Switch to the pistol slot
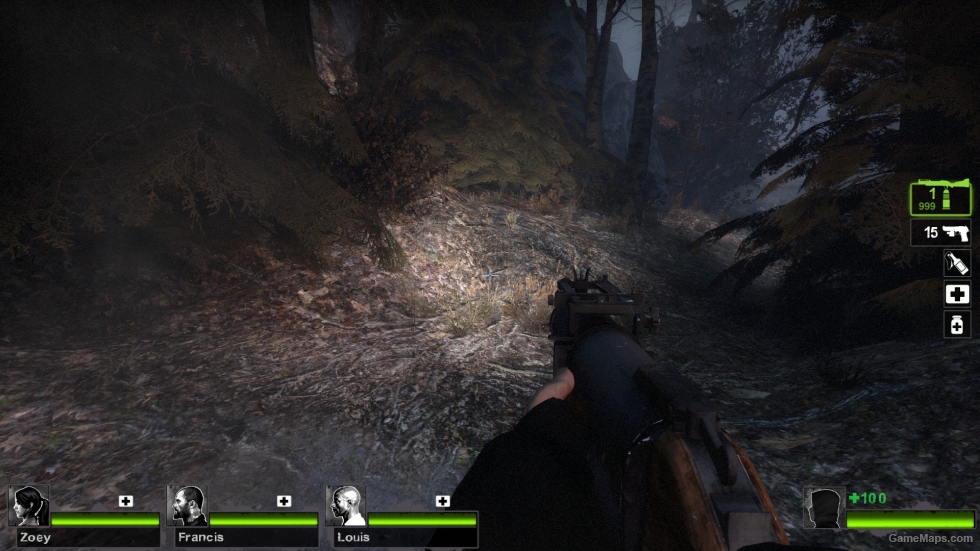 941,233
